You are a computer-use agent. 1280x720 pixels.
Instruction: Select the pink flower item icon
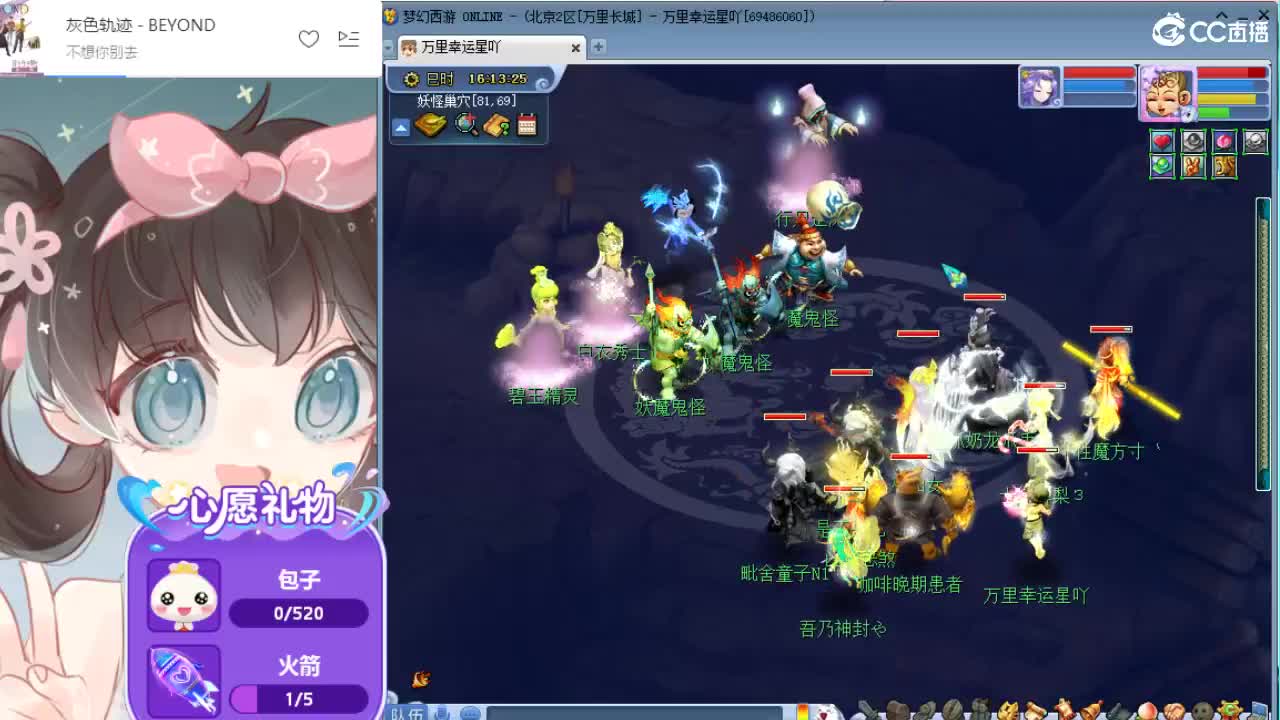[1223, 141]
